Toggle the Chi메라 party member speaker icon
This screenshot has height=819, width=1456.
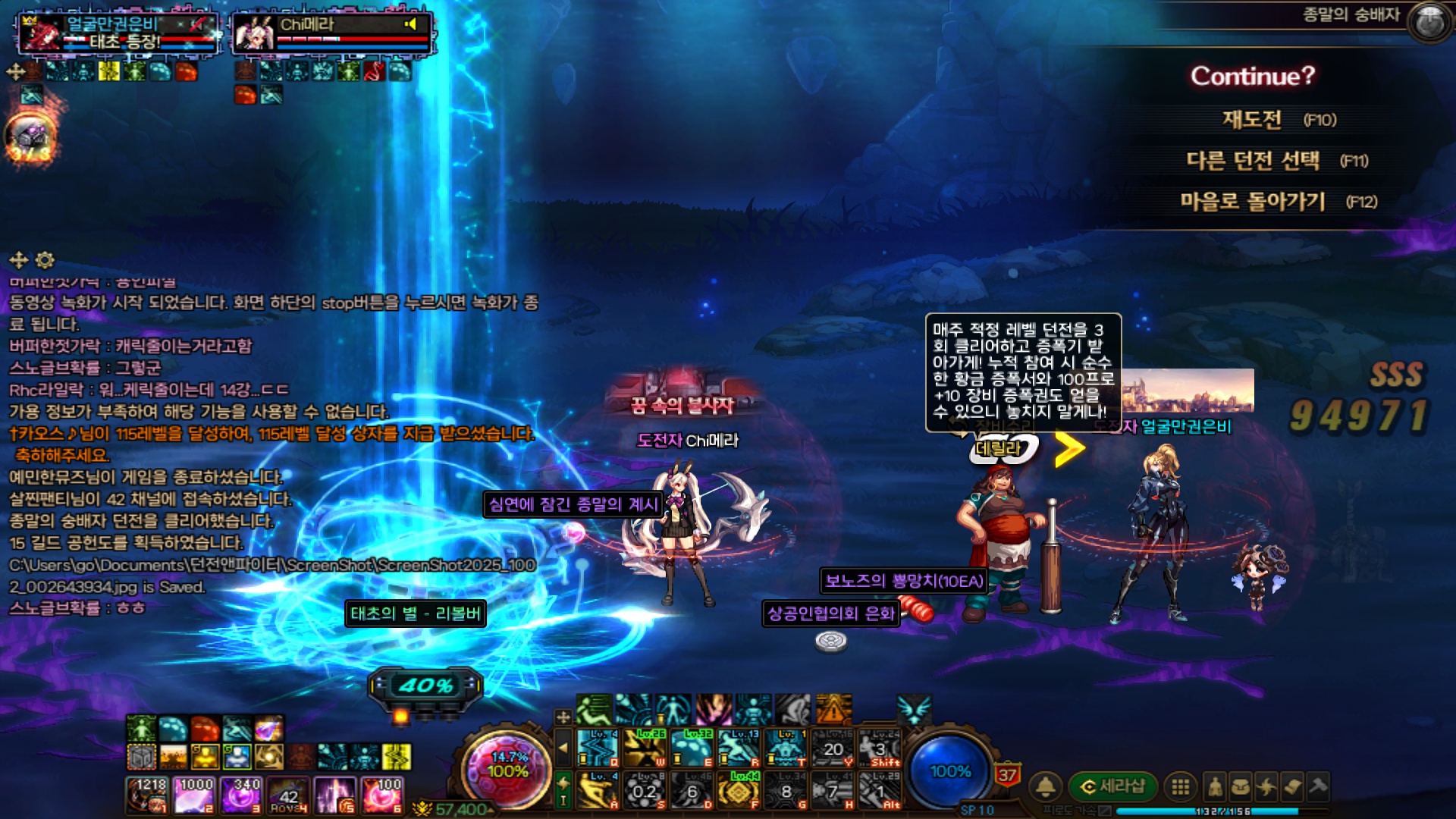click(x=410, y=24)
